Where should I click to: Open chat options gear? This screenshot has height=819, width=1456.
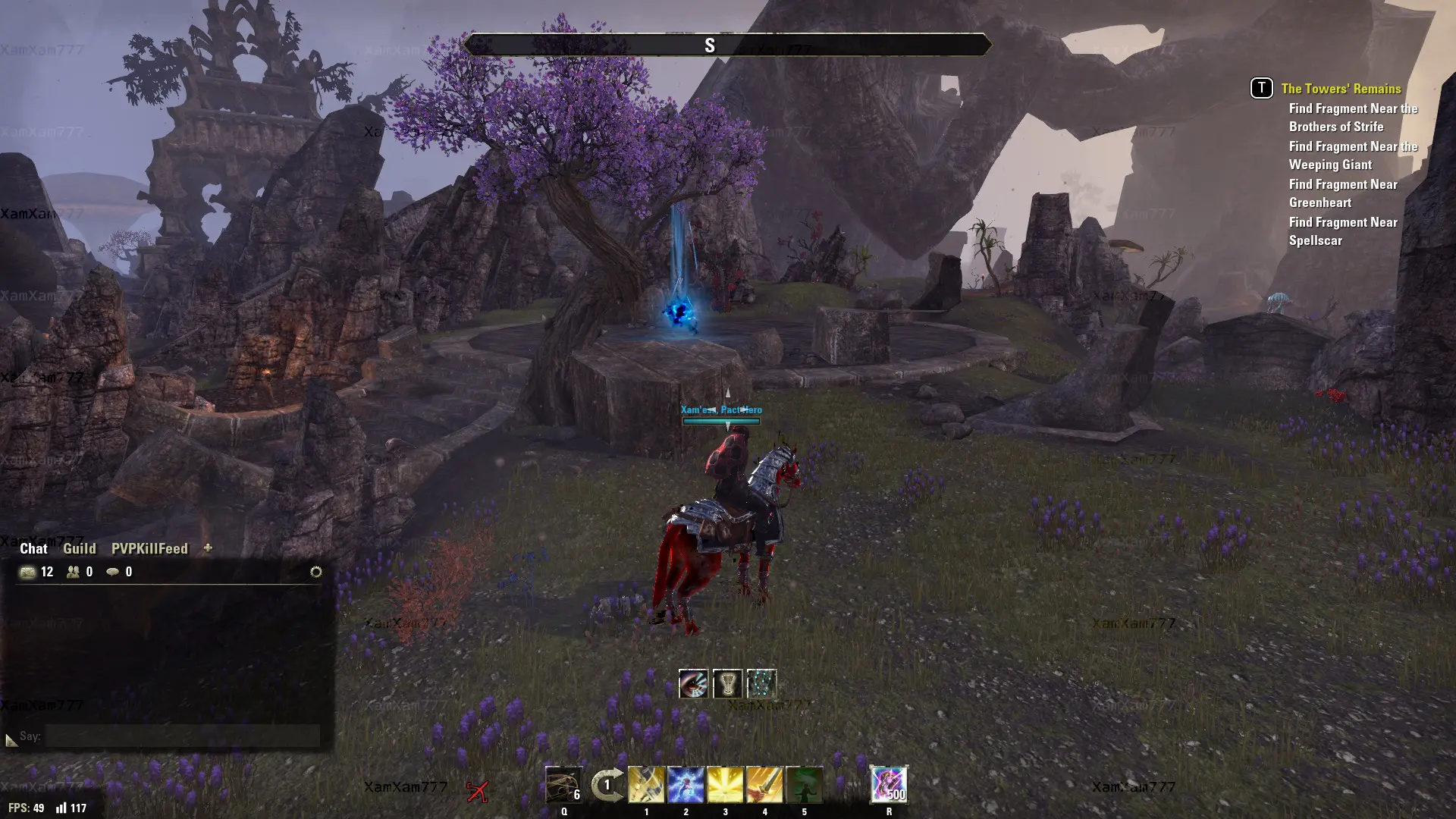[316, 572]
